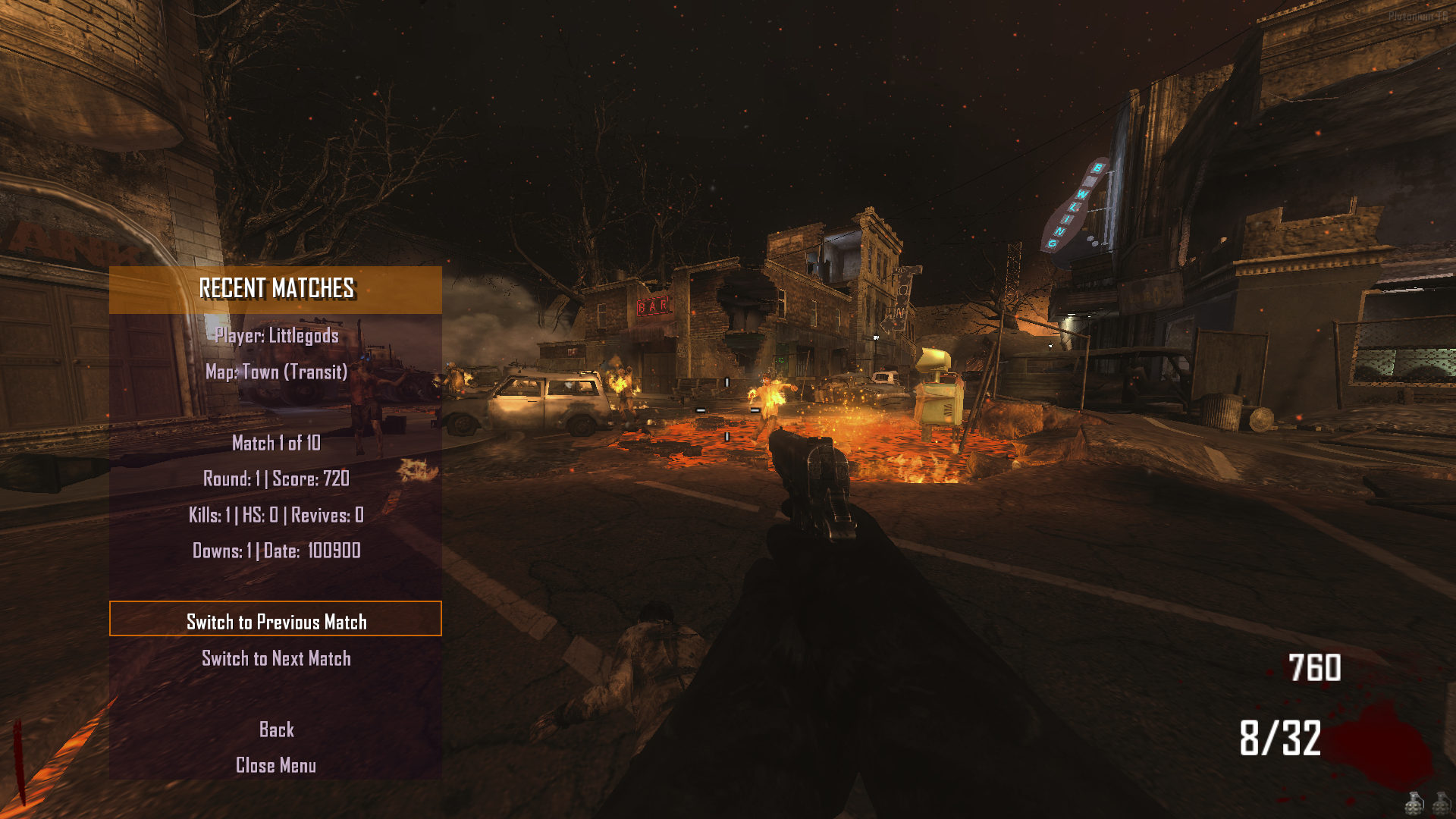The image size is (1456, 819).
Task: Choose Switch to Previous Match
Action: click(x=276, y=621)
